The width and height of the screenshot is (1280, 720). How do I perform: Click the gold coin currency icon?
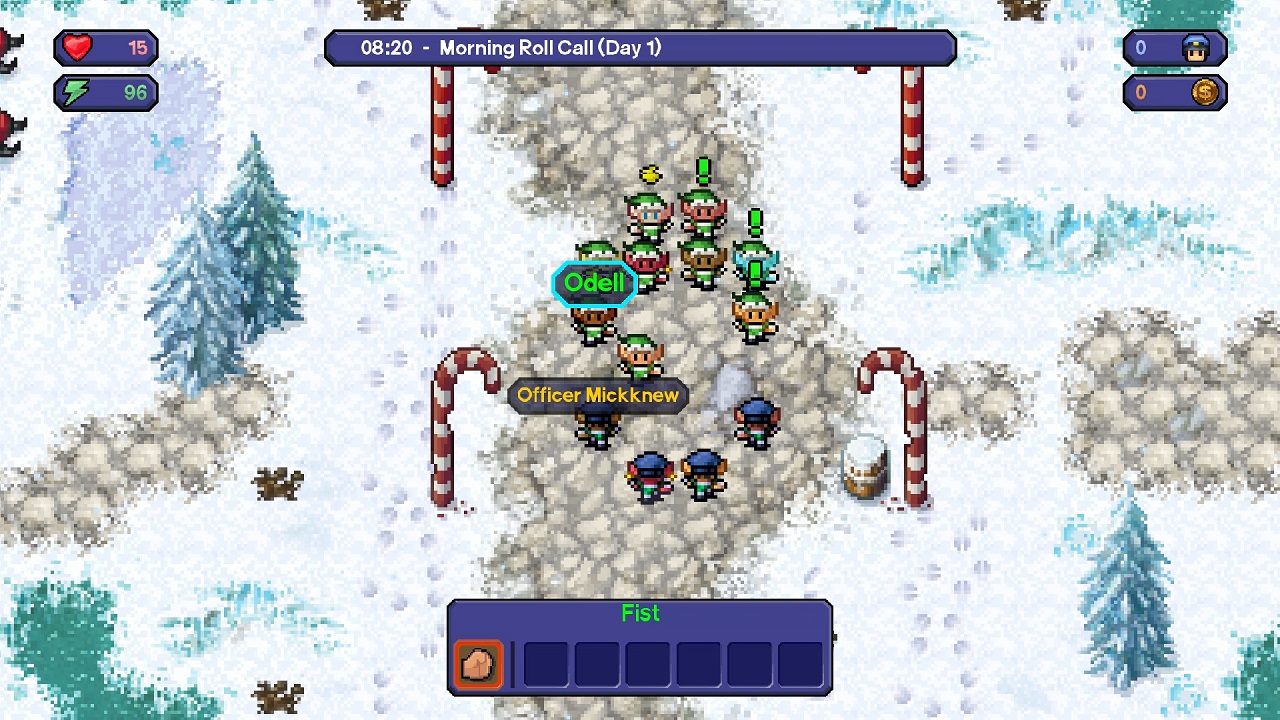point(1205,92)
